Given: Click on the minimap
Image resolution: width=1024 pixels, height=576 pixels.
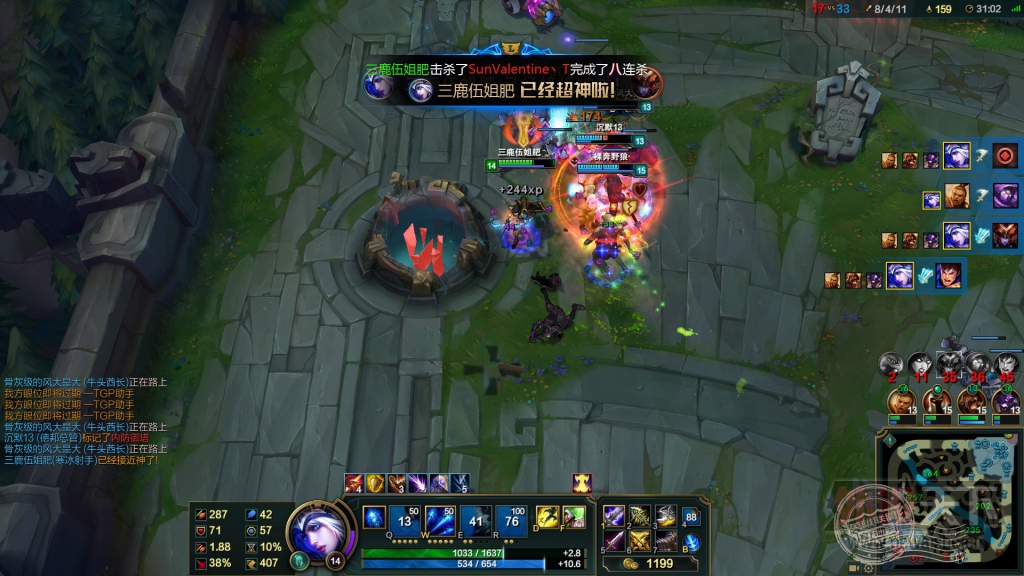Looking at the screenshot, I should [x=948, y=500].
